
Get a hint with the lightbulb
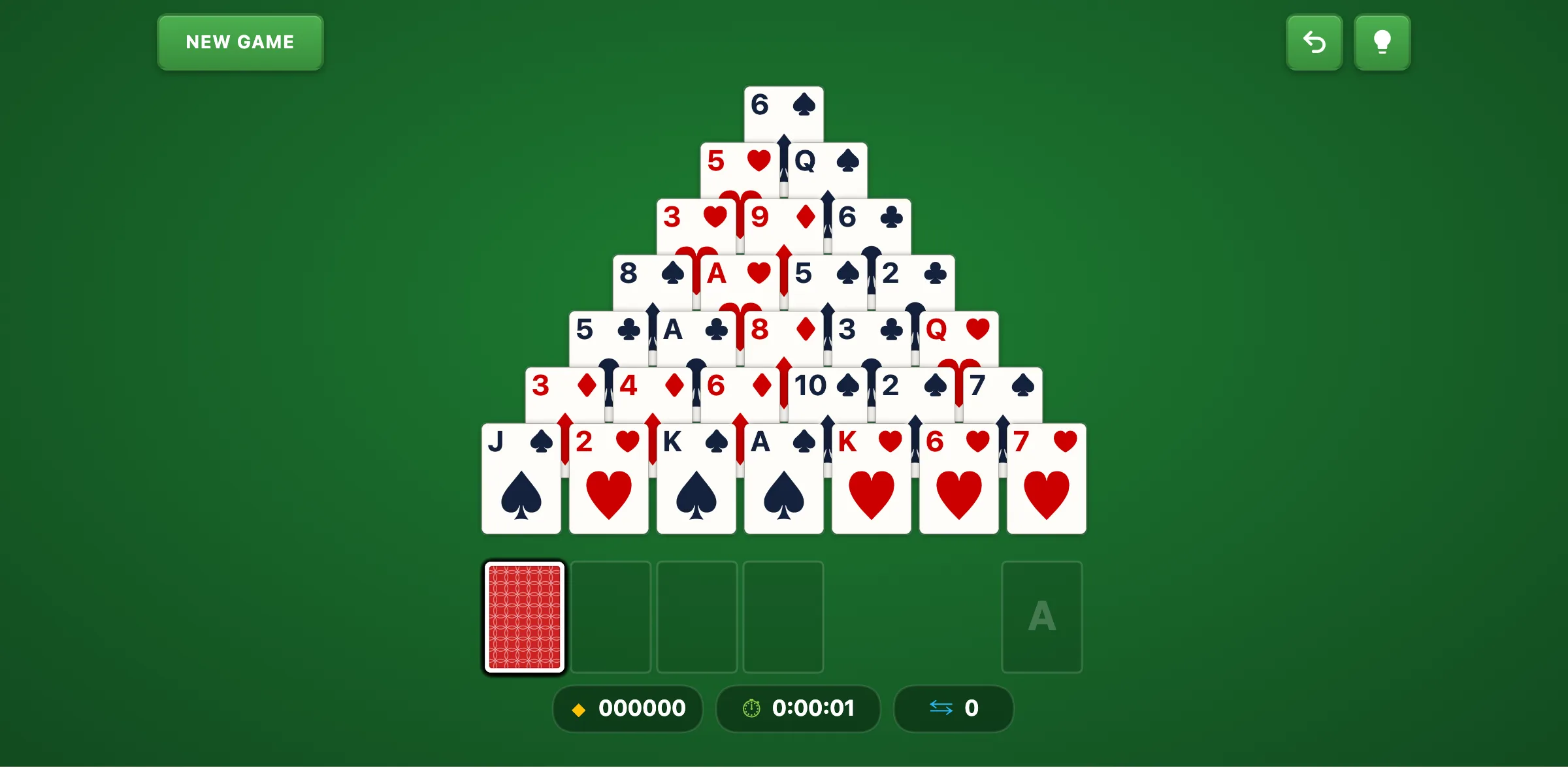click(1382, 42)
